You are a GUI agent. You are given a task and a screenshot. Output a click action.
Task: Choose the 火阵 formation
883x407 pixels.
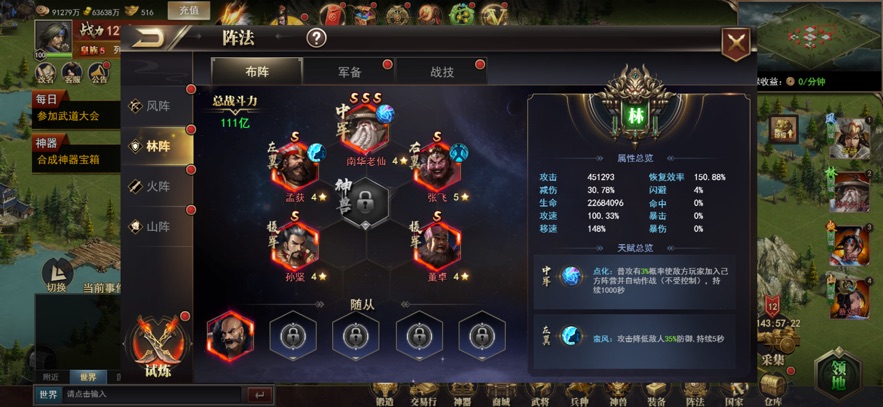[157, 186]
